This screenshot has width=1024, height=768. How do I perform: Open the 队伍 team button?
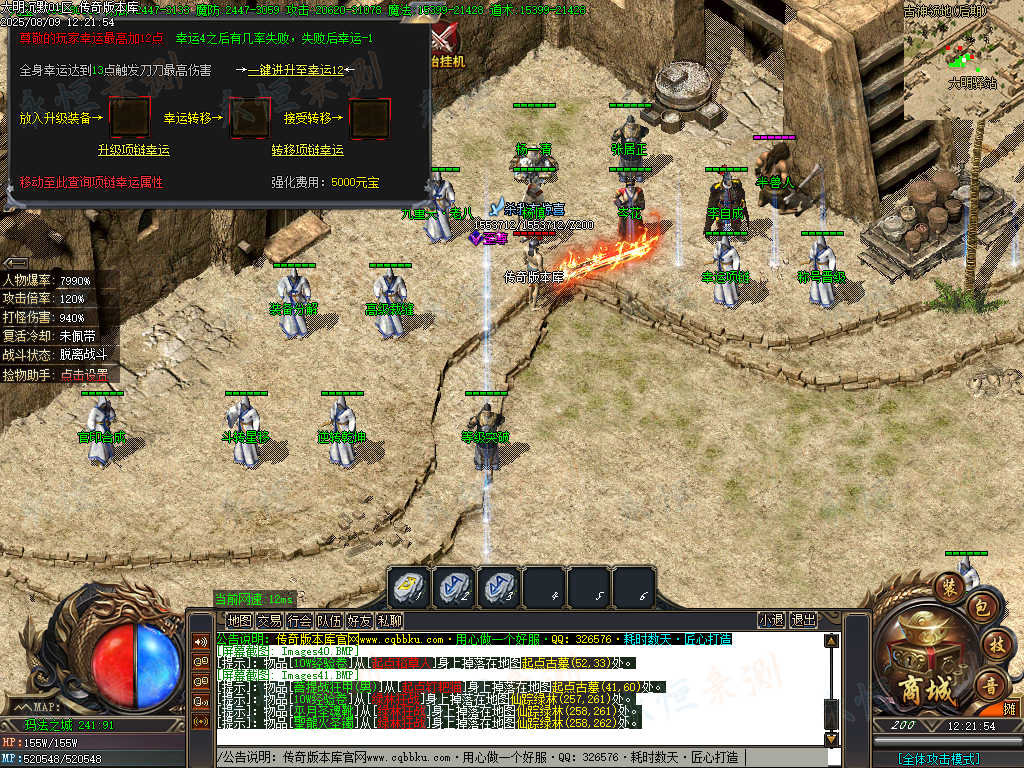pos(329,621)
